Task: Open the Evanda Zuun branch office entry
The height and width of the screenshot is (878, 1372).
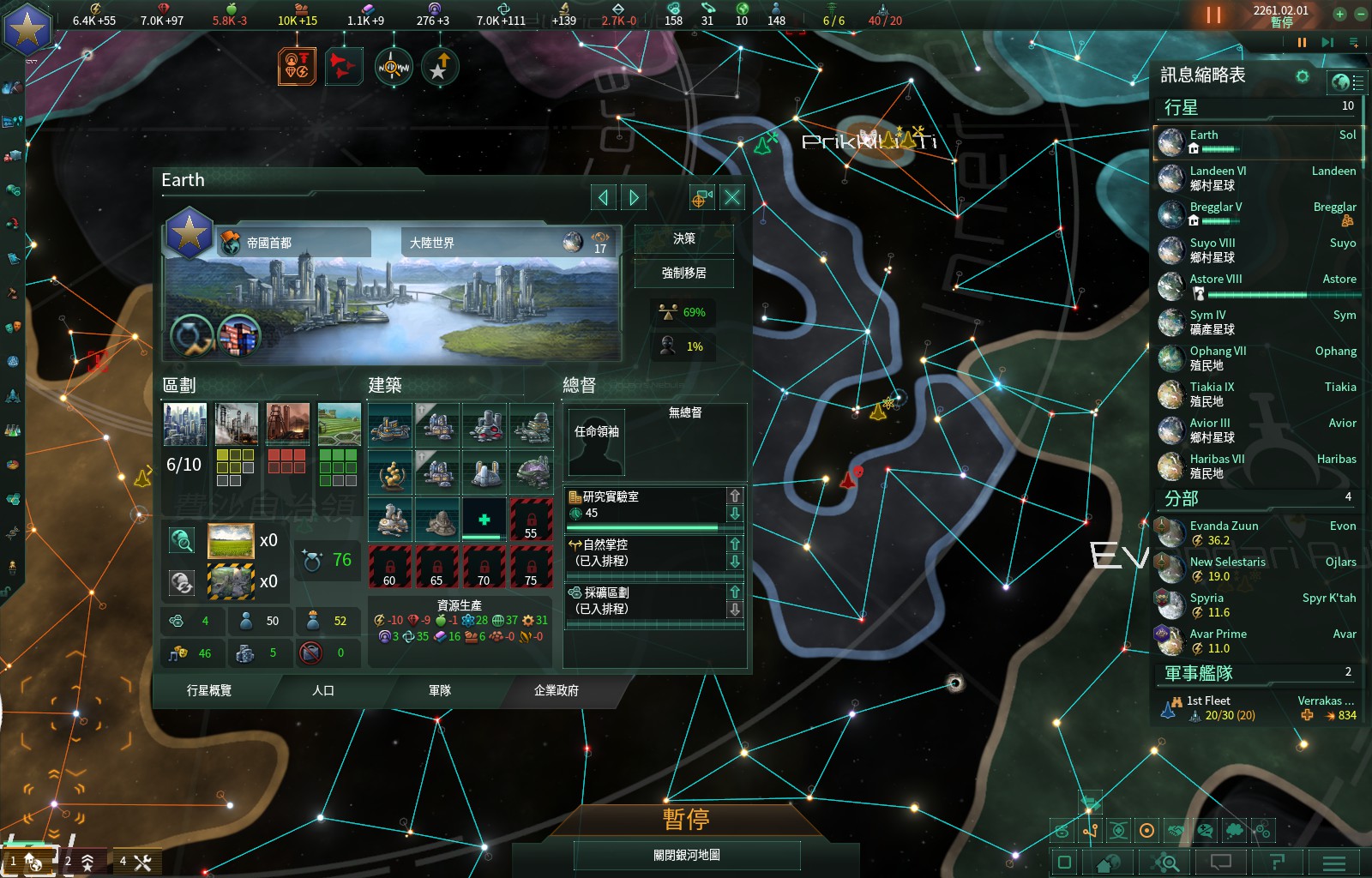Action: (x=1256, y=533)
